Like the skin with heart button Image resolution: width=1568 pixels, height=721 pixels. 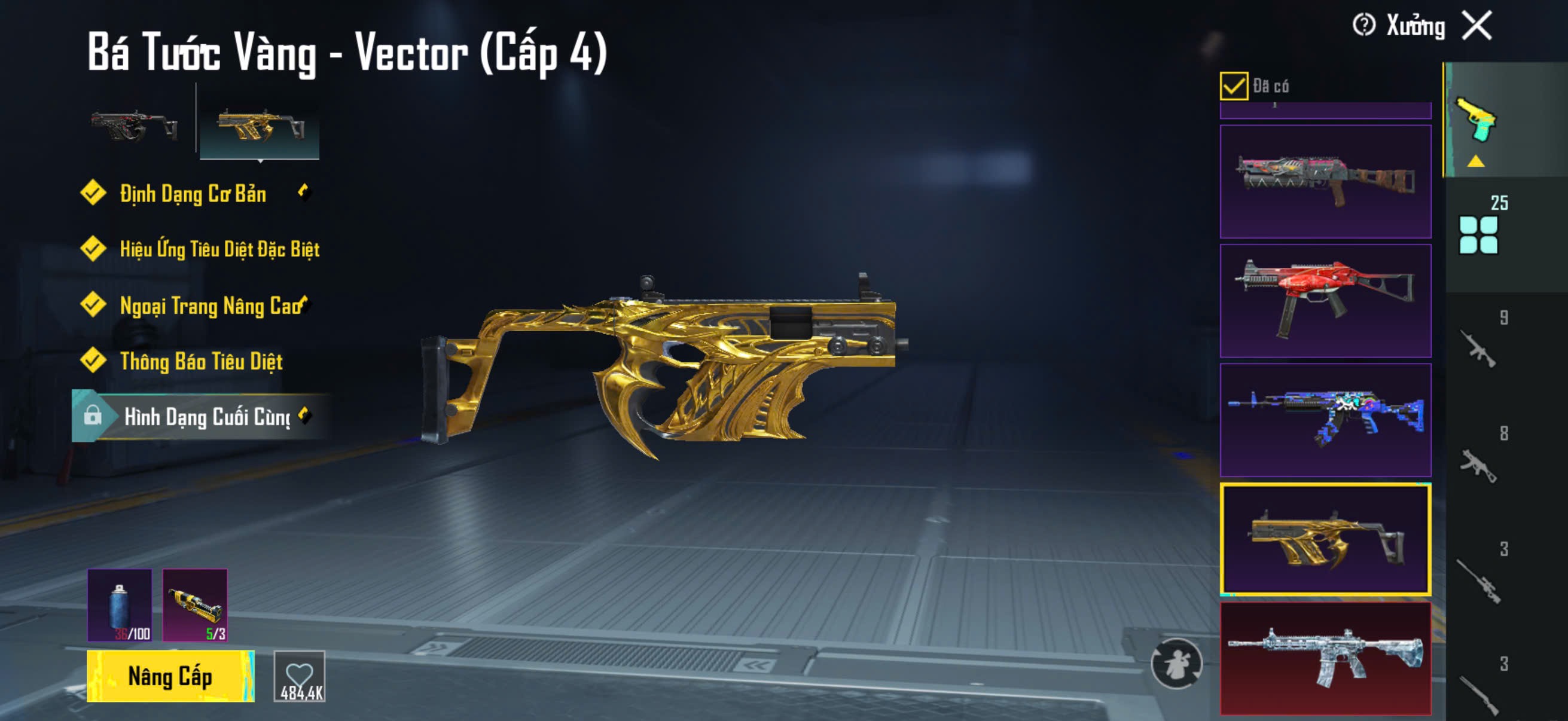pos(300,676)
